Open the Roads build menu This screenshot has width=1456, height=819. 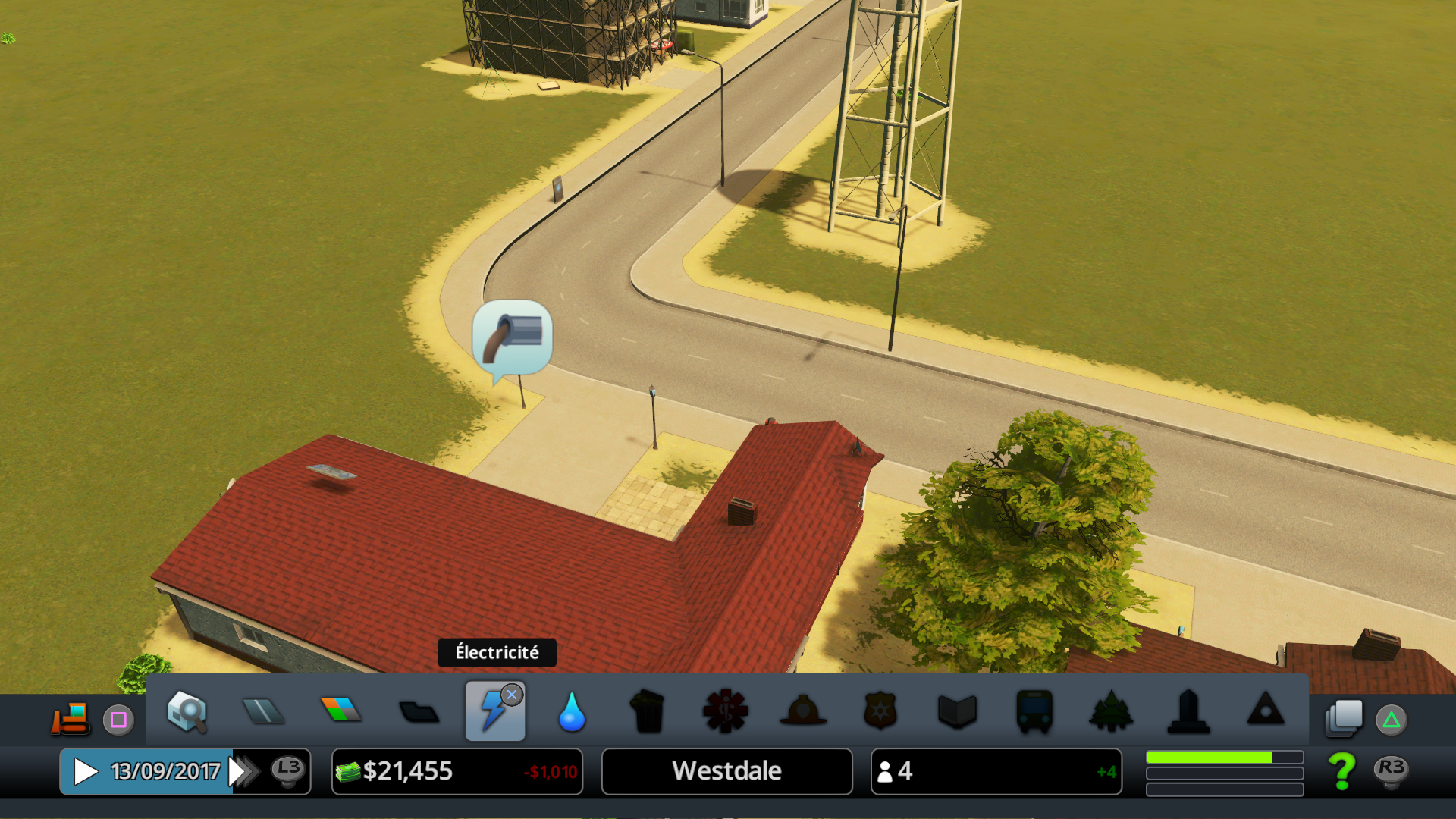tap(263, 711)
